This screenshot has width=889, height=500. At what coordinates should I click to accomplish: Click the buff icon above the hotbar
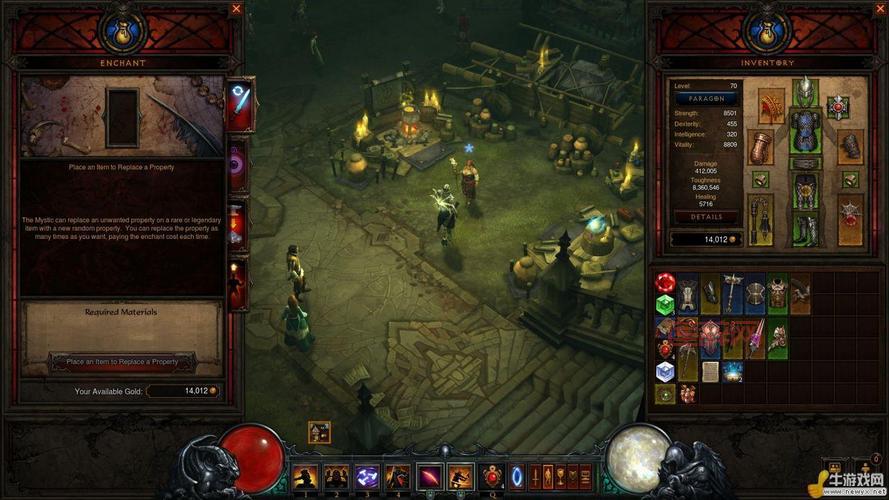(319, 432)
